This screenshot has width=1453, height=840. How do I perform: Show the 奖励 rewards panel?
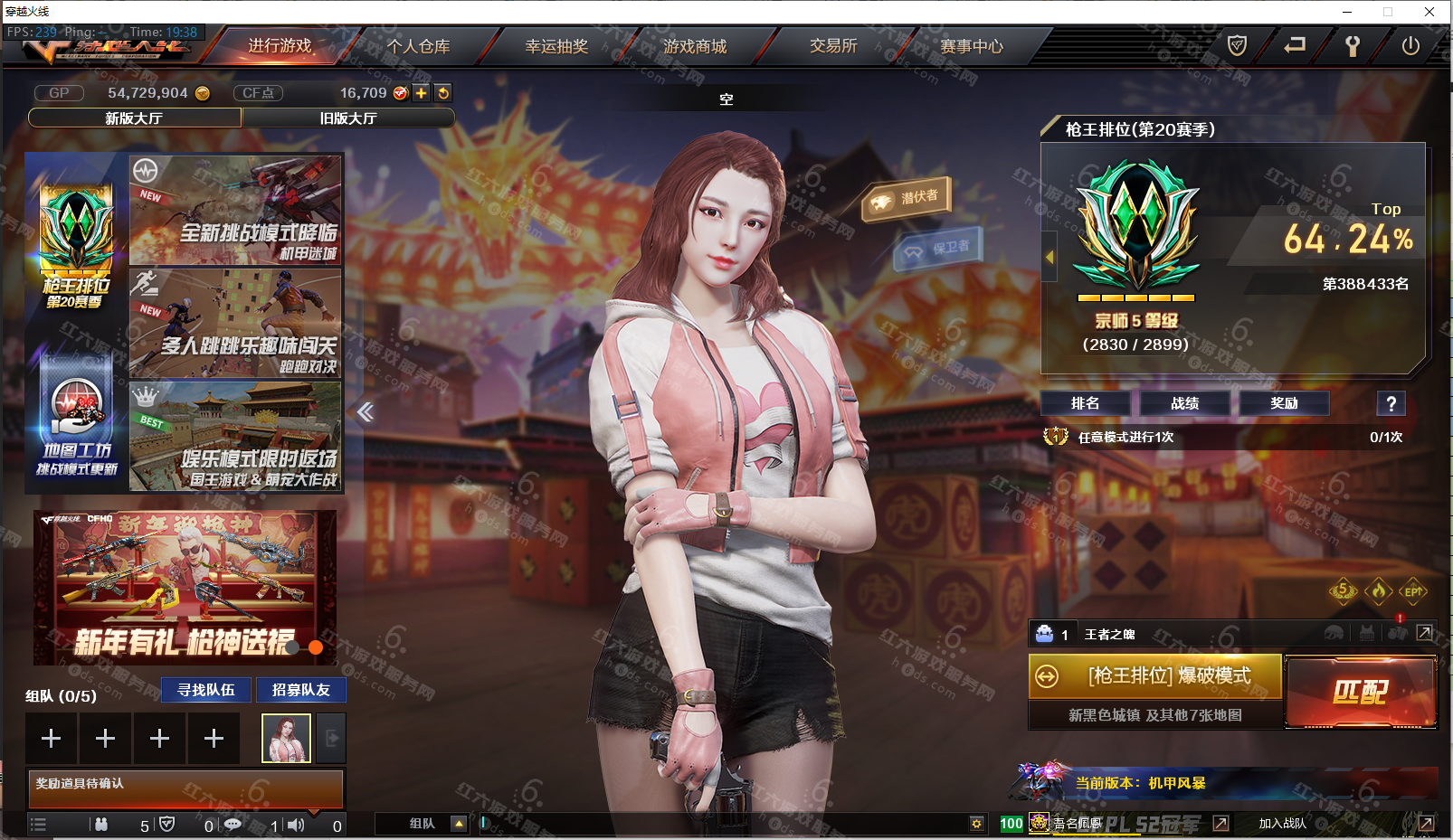point(1284,403)
